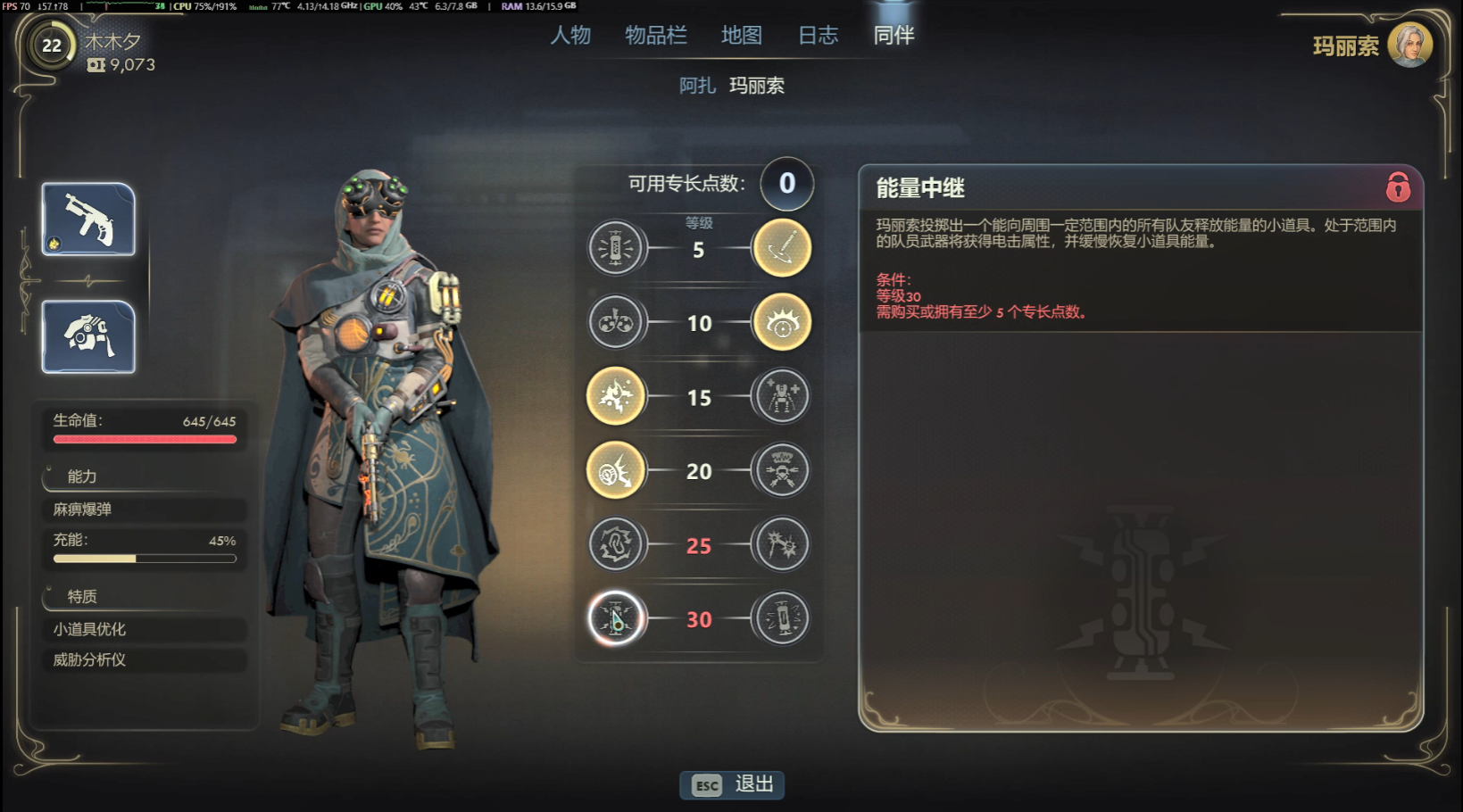This screenshot has height=812, width=1463.
Task: Click the 充能 charge progress bar
Action: click(x=143, y=557)
